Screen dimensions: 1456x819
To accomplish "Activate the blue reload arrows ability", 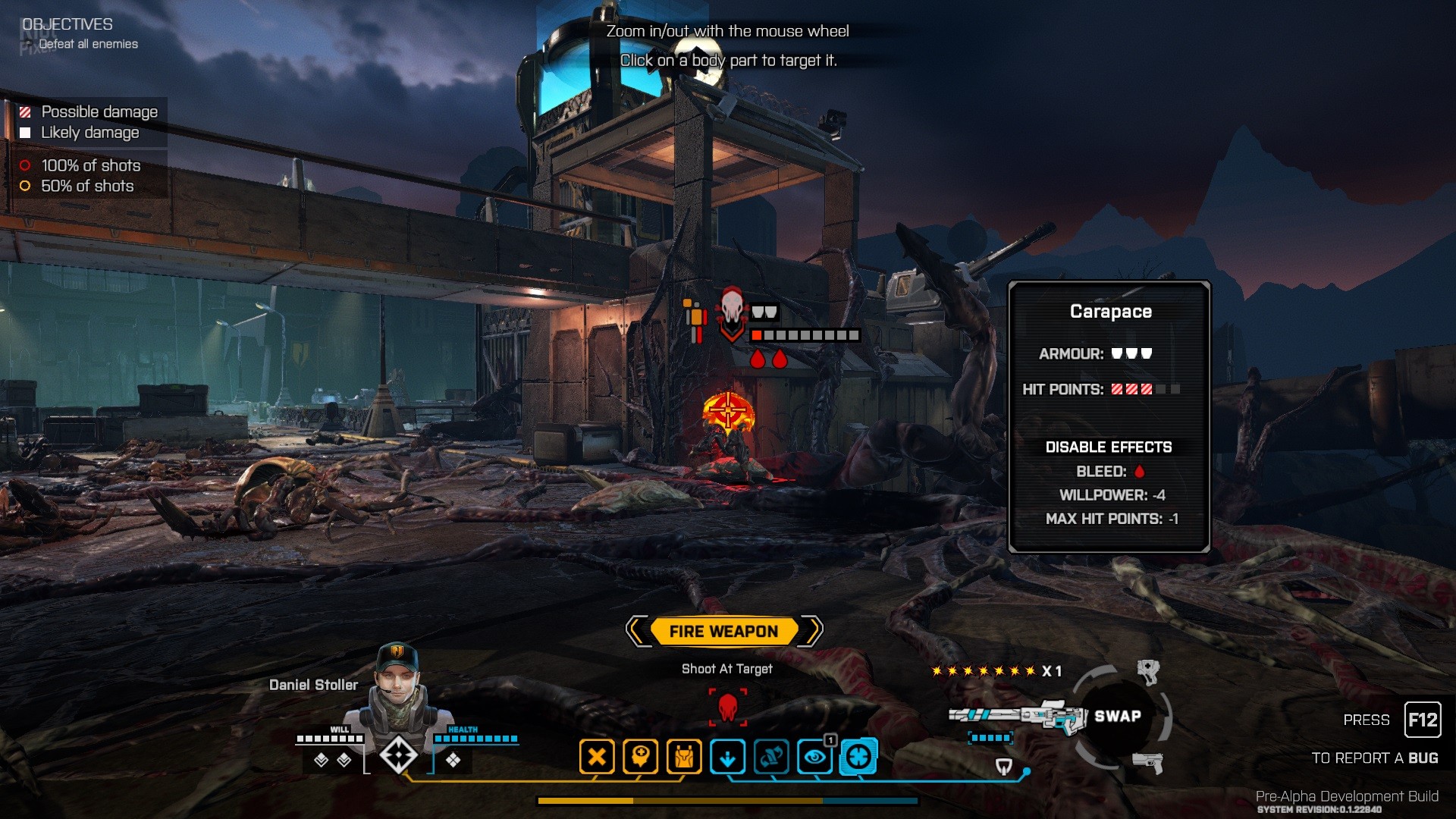I will coord(771,757).
